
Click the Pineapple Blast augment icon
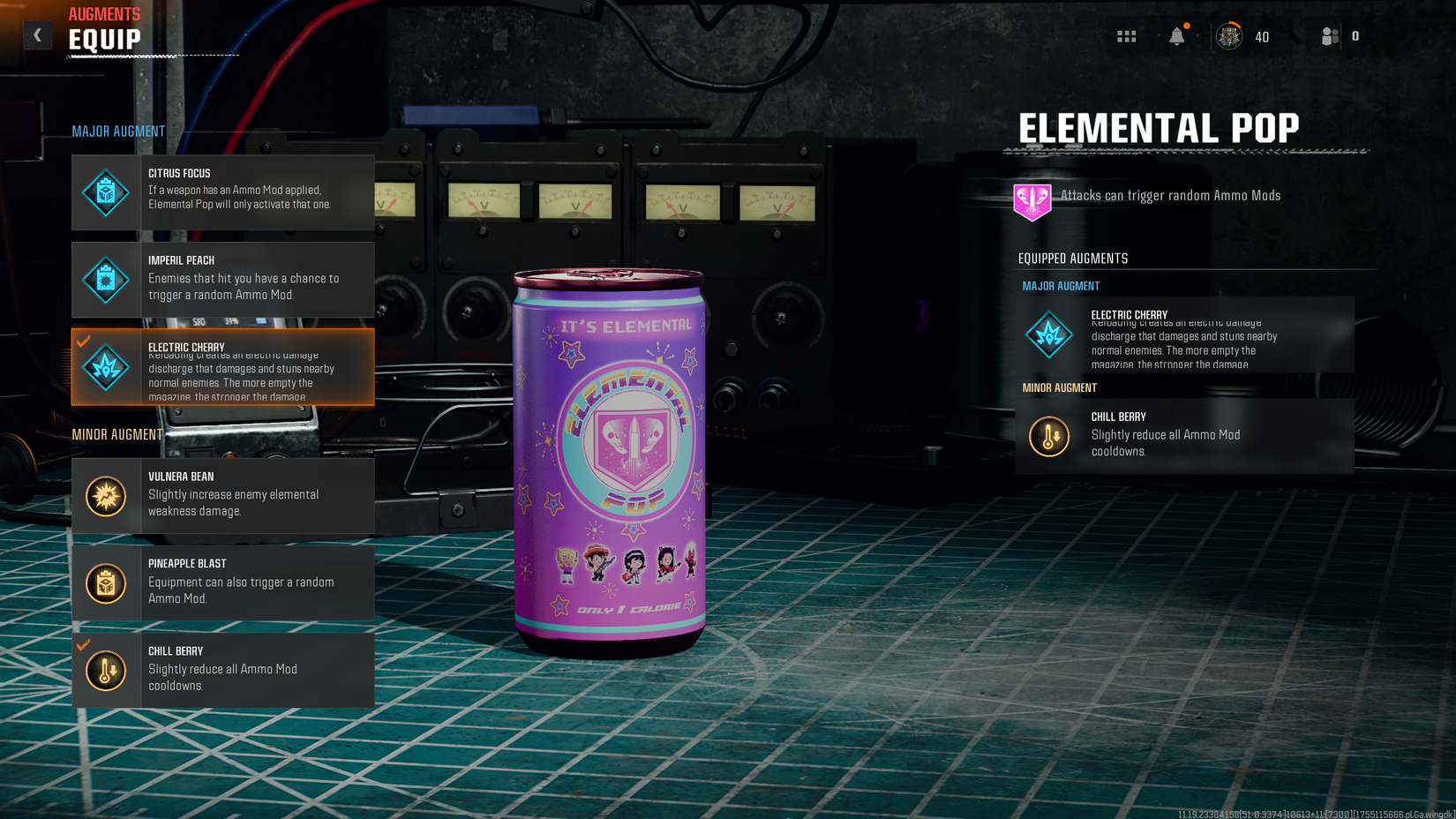point(106,582)
